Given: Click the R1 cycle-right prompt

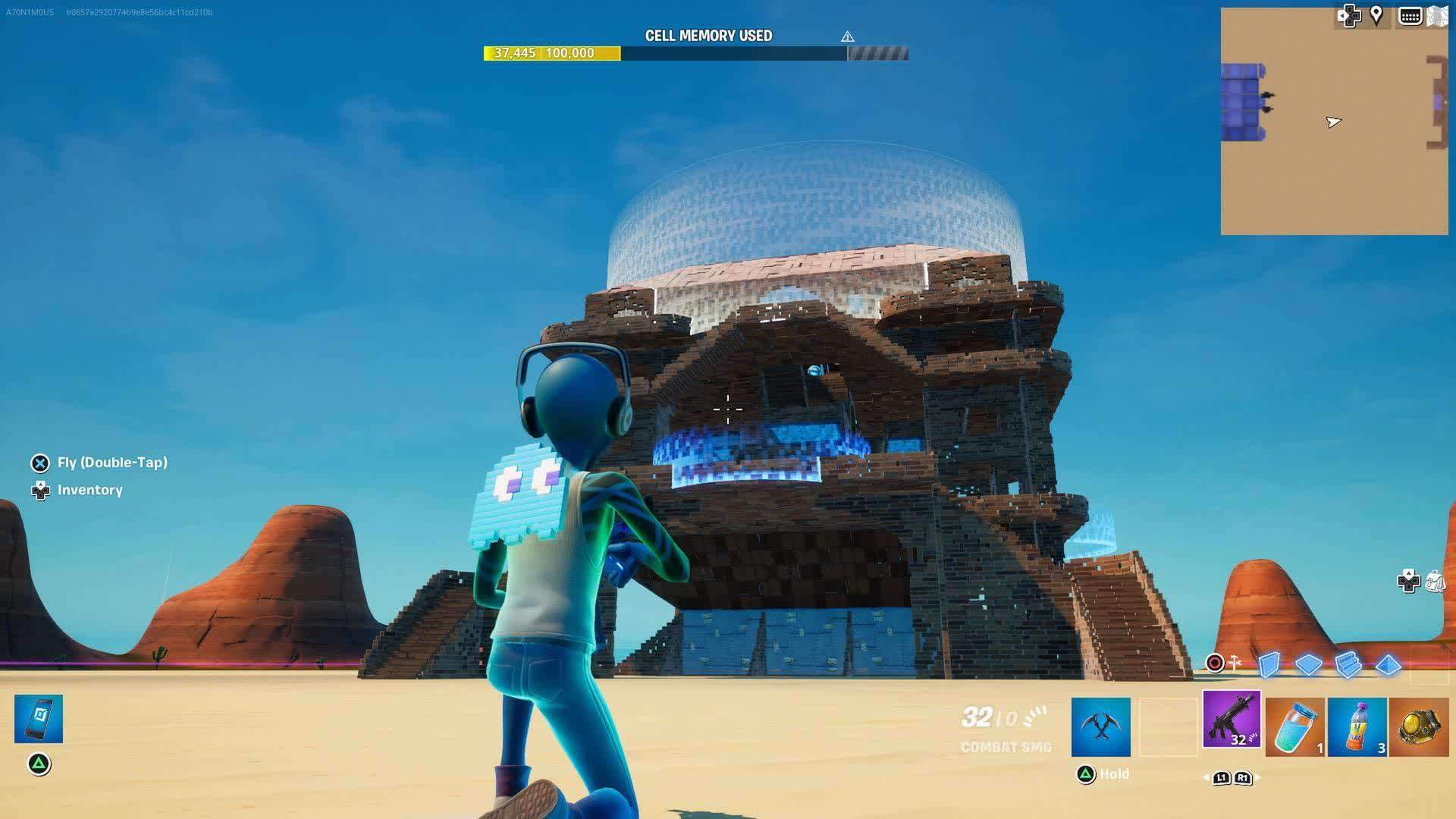Looking at the screenshot, I should pos(1243,779).
